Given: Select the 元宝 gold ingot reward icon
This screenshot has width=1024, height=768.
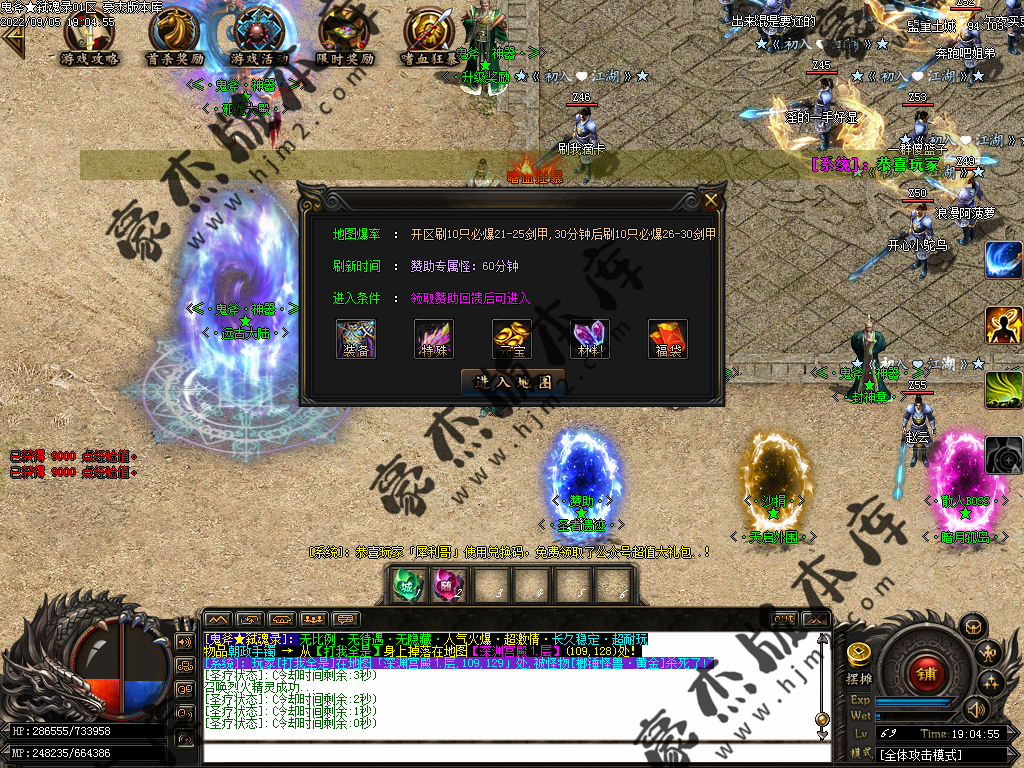Looking at the screenshot, I should [x=512, y=338].
